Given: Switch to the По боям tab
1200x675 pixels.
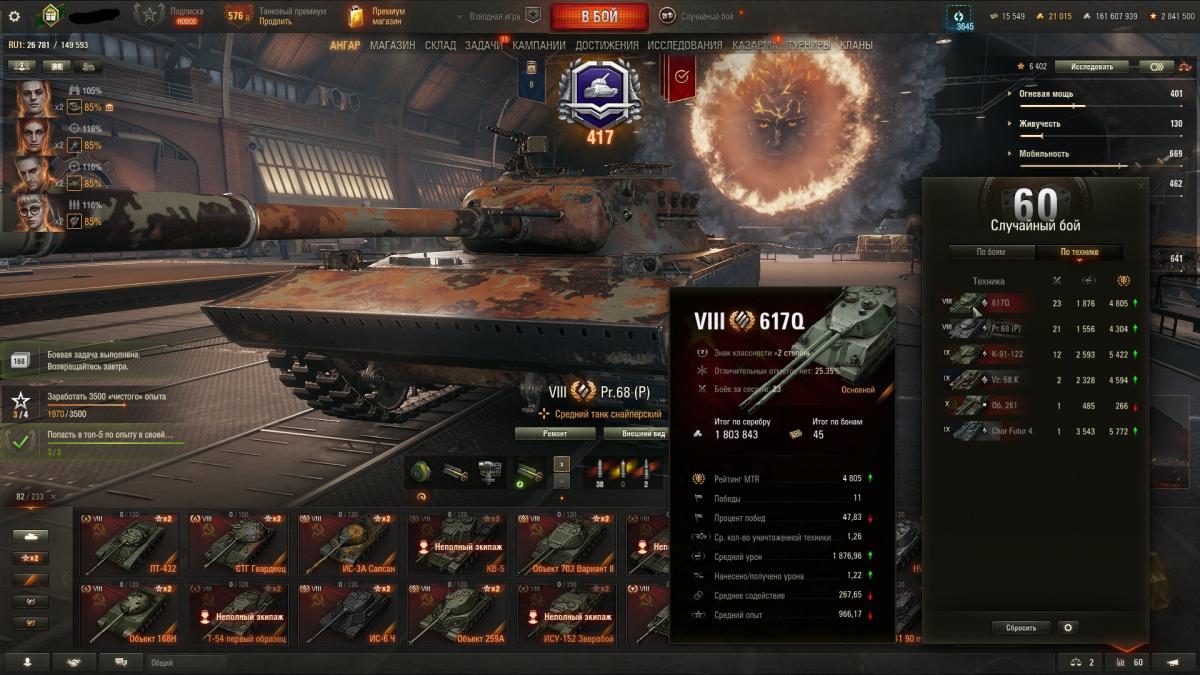Looking at the screenshot, I should (991, 252).
